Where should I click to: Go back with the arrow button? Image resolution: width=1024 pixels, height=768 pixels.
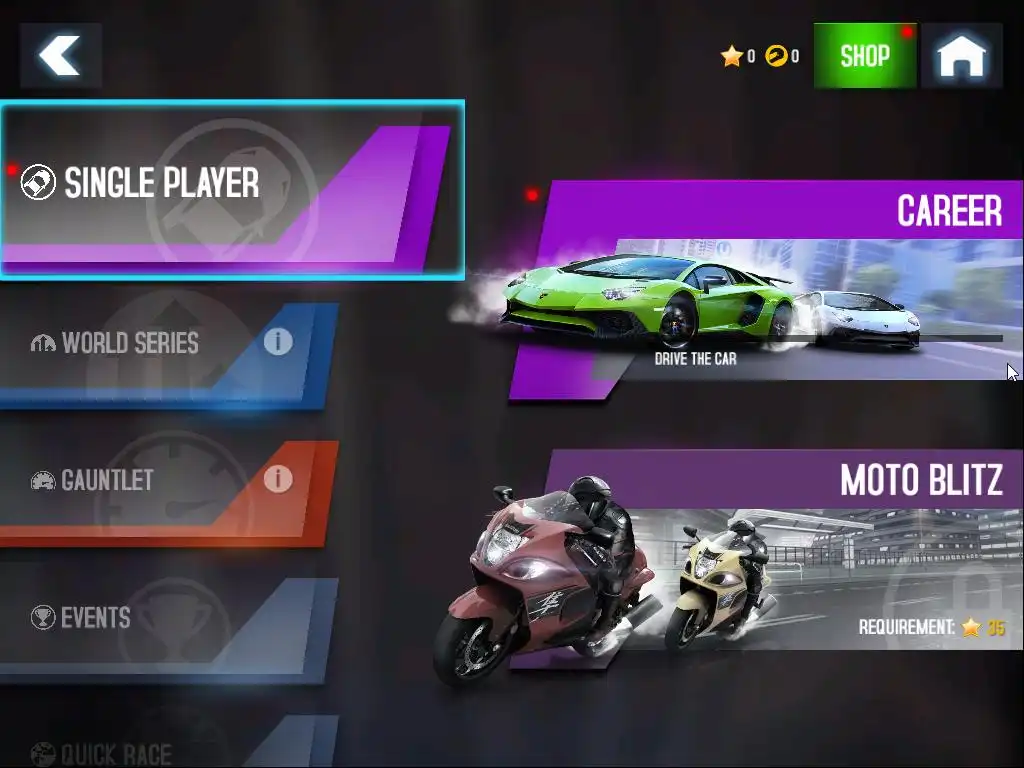[61, 56]
